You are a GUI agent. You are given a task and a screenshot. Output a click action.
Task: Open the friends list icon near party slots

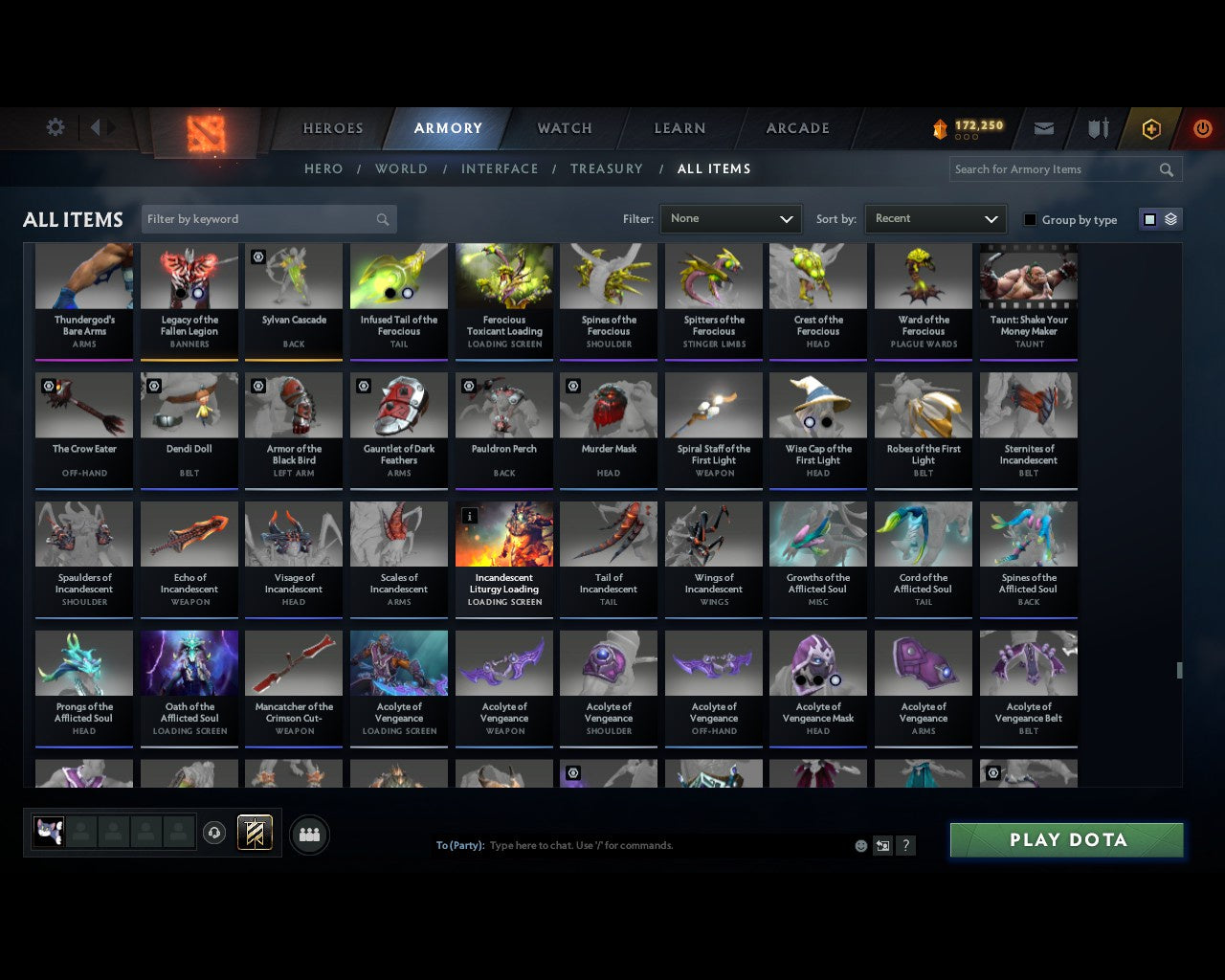coord(309,835)
